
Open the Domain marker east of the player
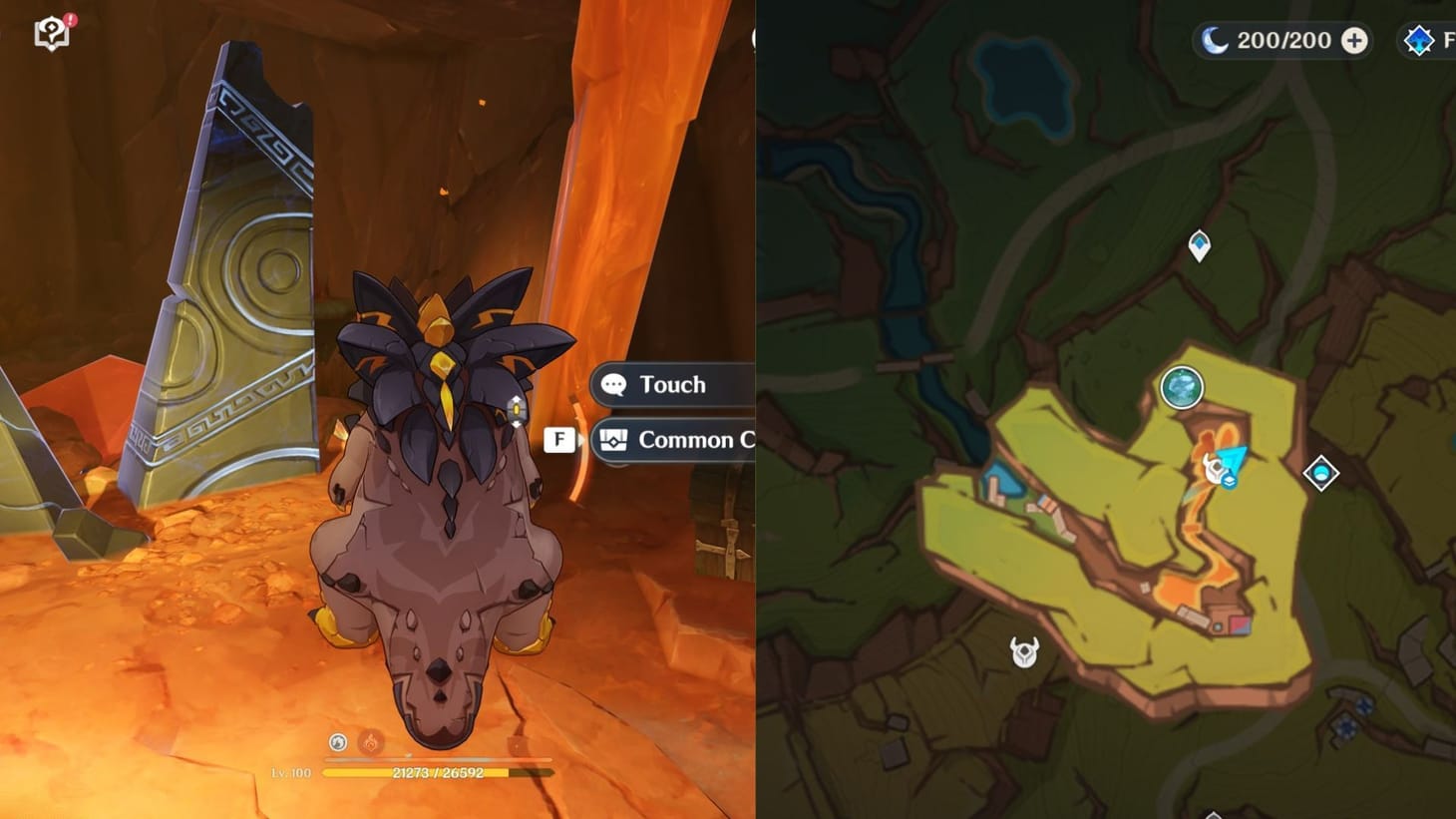click(1320, 474)
